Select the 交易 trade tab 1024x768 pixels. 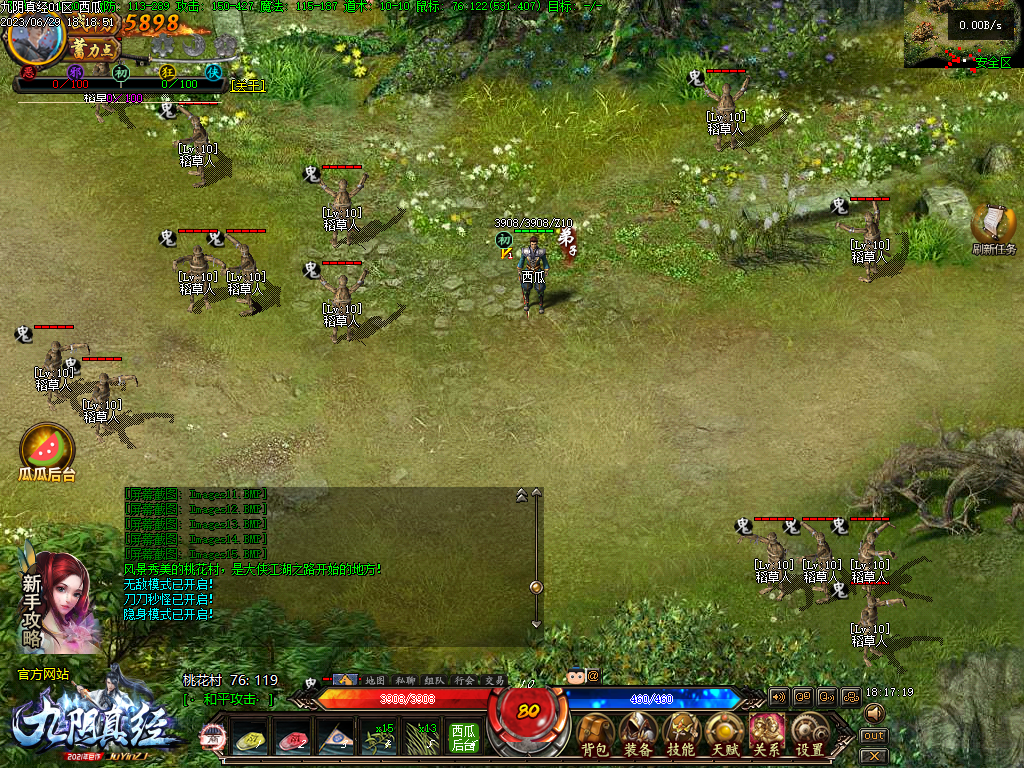coord(494,680)
